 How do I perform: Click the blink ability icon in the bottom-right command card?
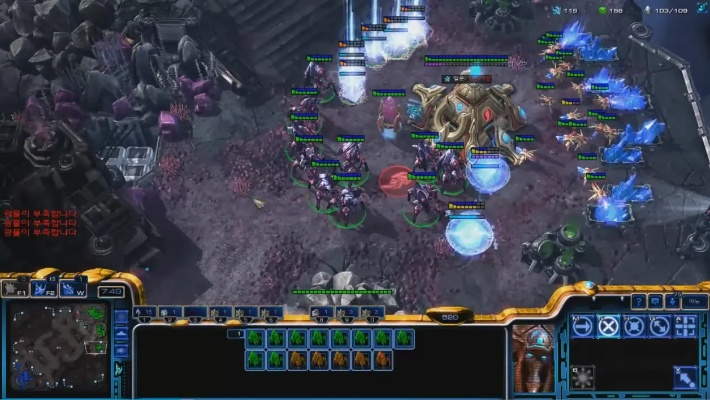686,377
